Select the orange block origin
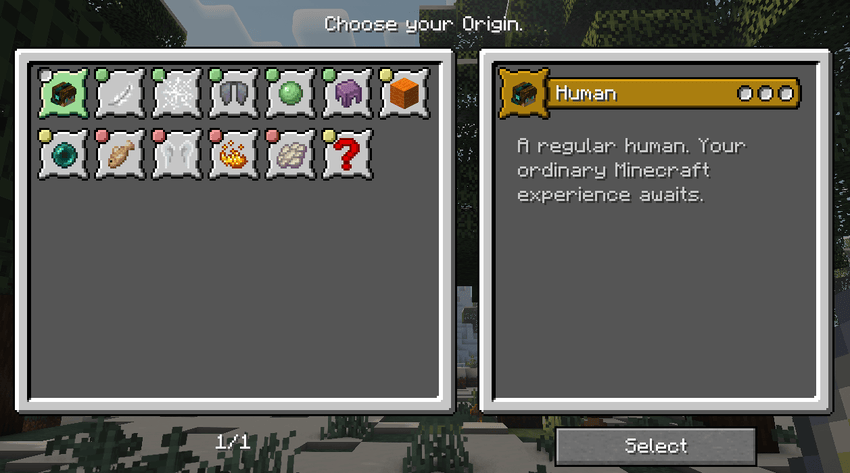This screenshot has height=473, width=850. (x=405, y=94)
